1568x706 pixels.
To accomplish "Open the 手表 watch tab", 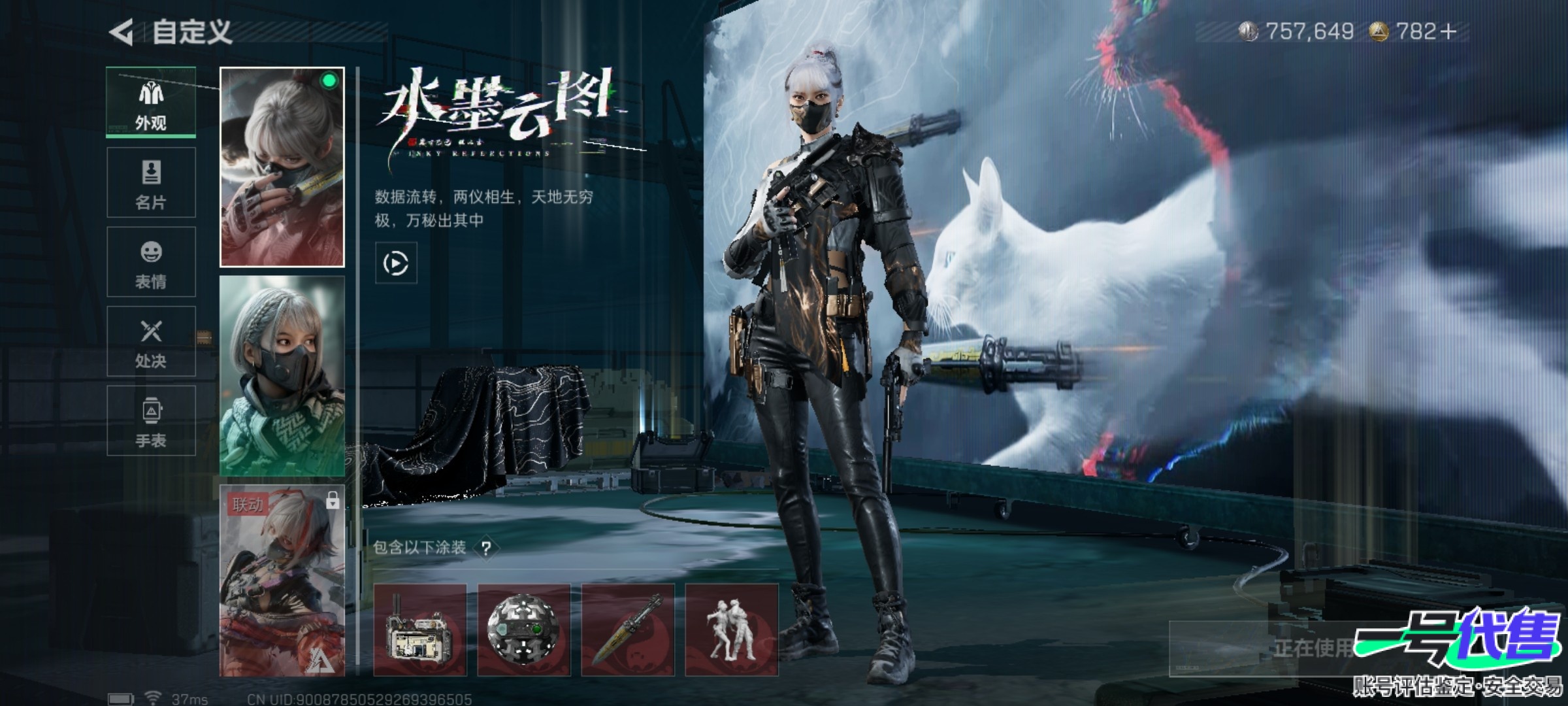I will tap(151, 420).
